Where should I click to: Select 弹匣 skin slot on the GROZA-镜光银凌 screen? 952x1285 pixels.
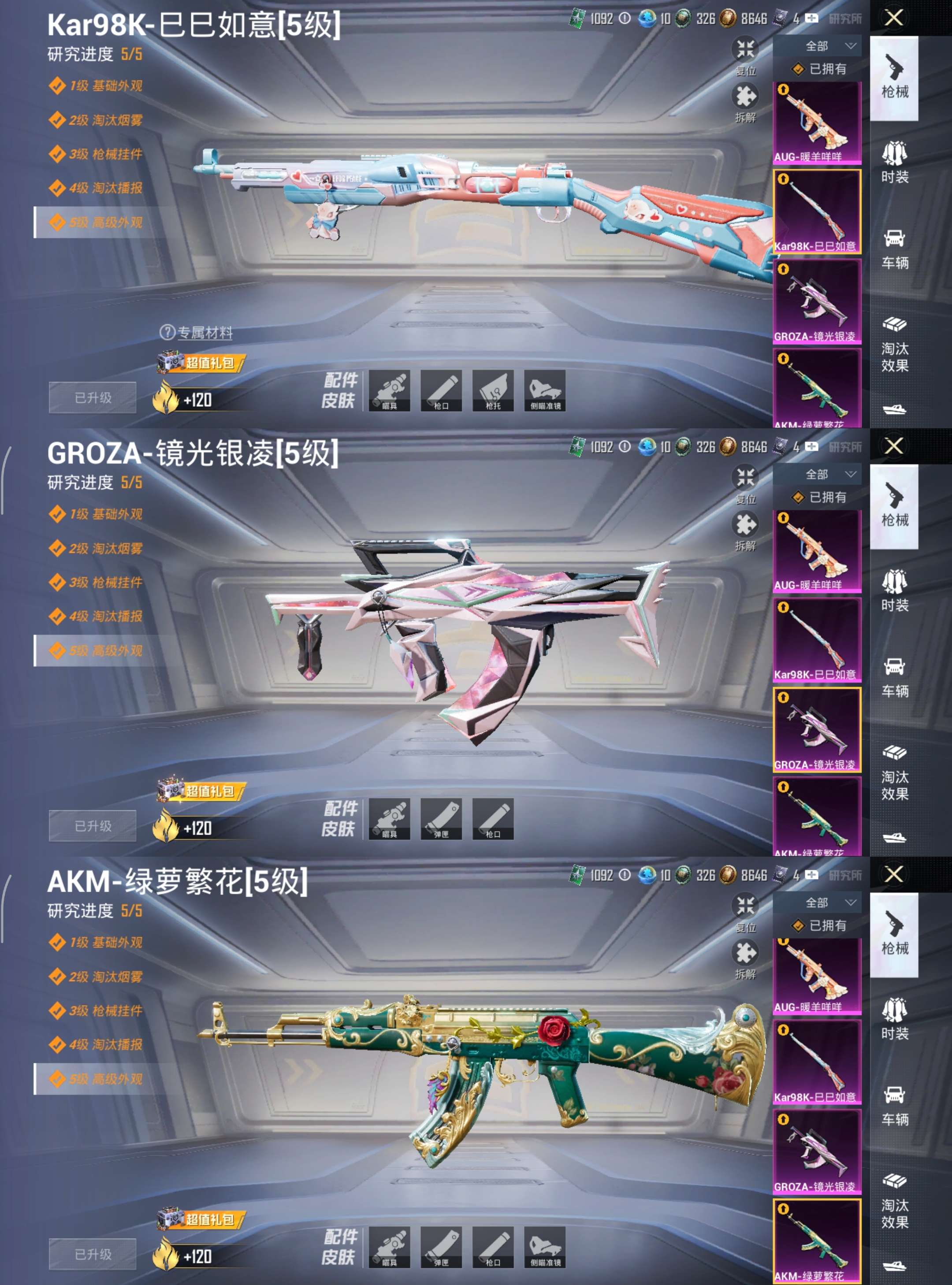tap(441, 819)
